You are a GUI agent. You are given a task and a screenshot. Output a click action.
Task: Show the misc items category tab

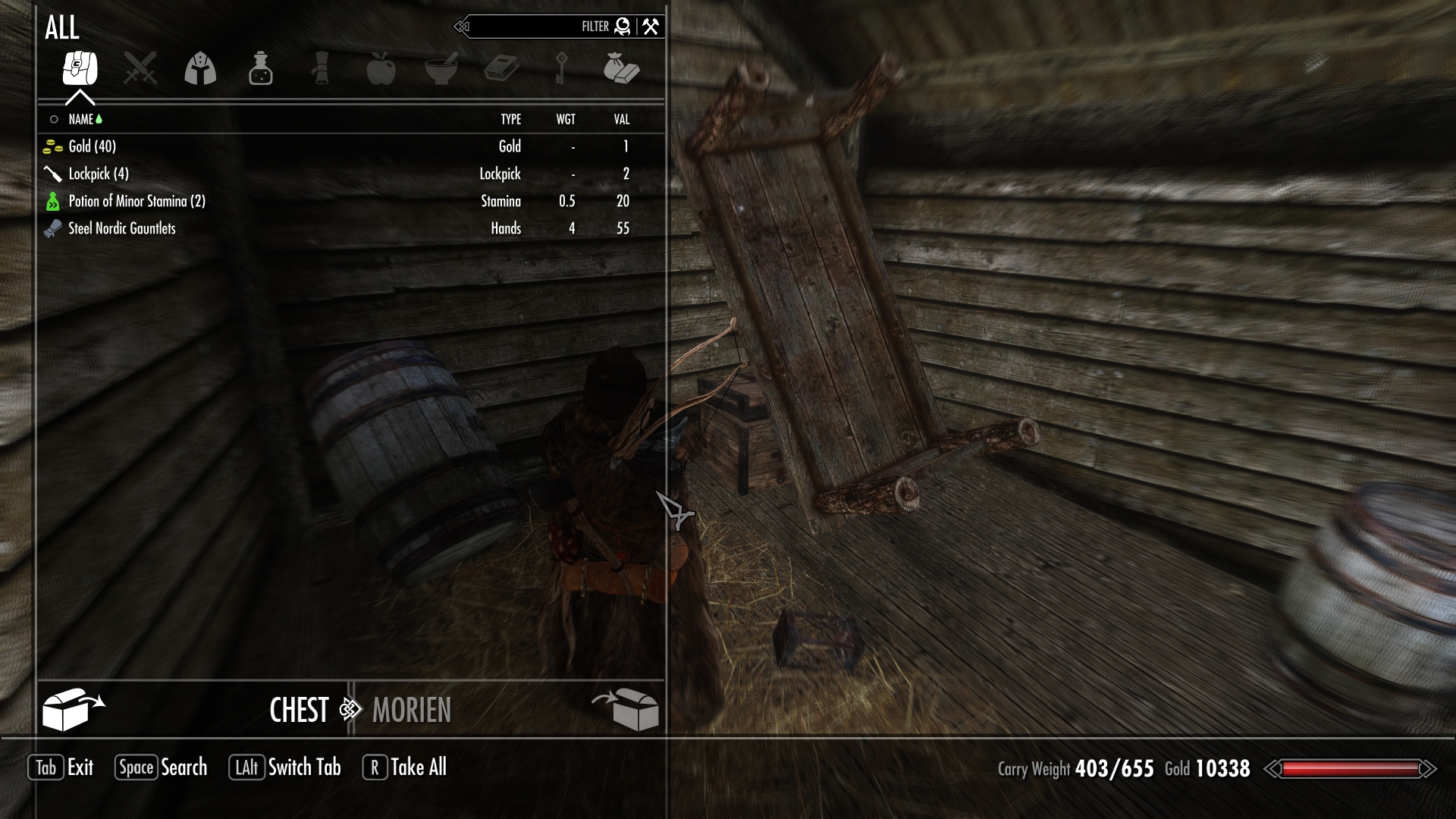pos(621,69)
